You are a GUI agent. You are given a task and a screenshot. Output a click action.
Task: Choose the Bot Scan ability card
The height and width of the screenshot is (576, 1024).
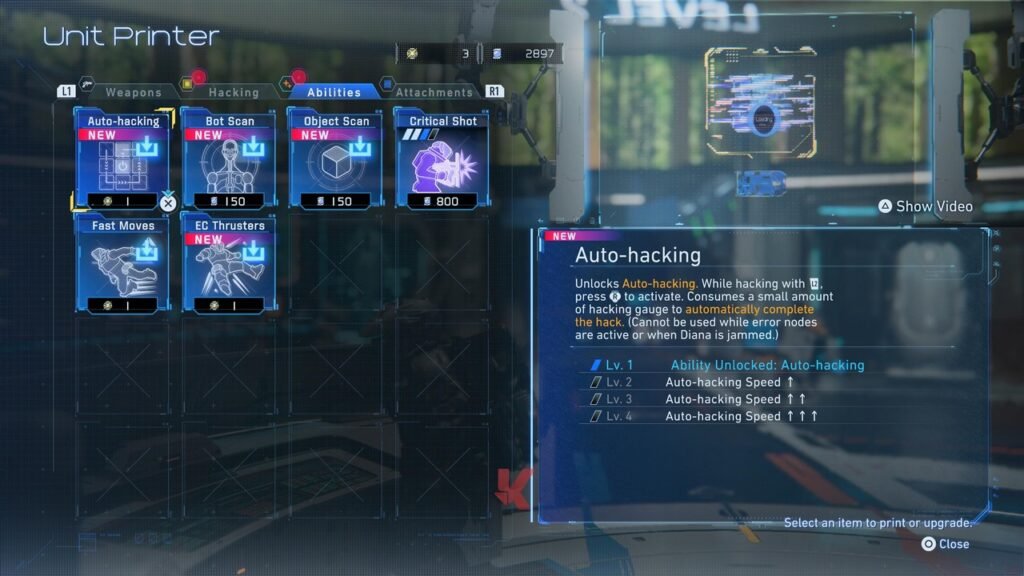click(229, 160)
